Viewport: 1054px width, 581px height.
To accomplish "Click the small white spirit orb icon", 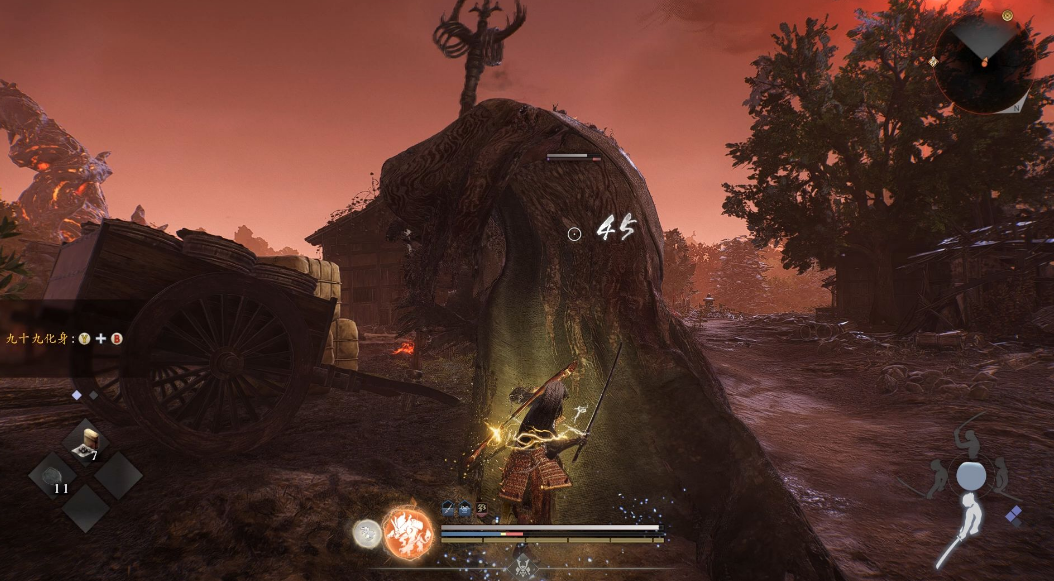I will 366,533.
